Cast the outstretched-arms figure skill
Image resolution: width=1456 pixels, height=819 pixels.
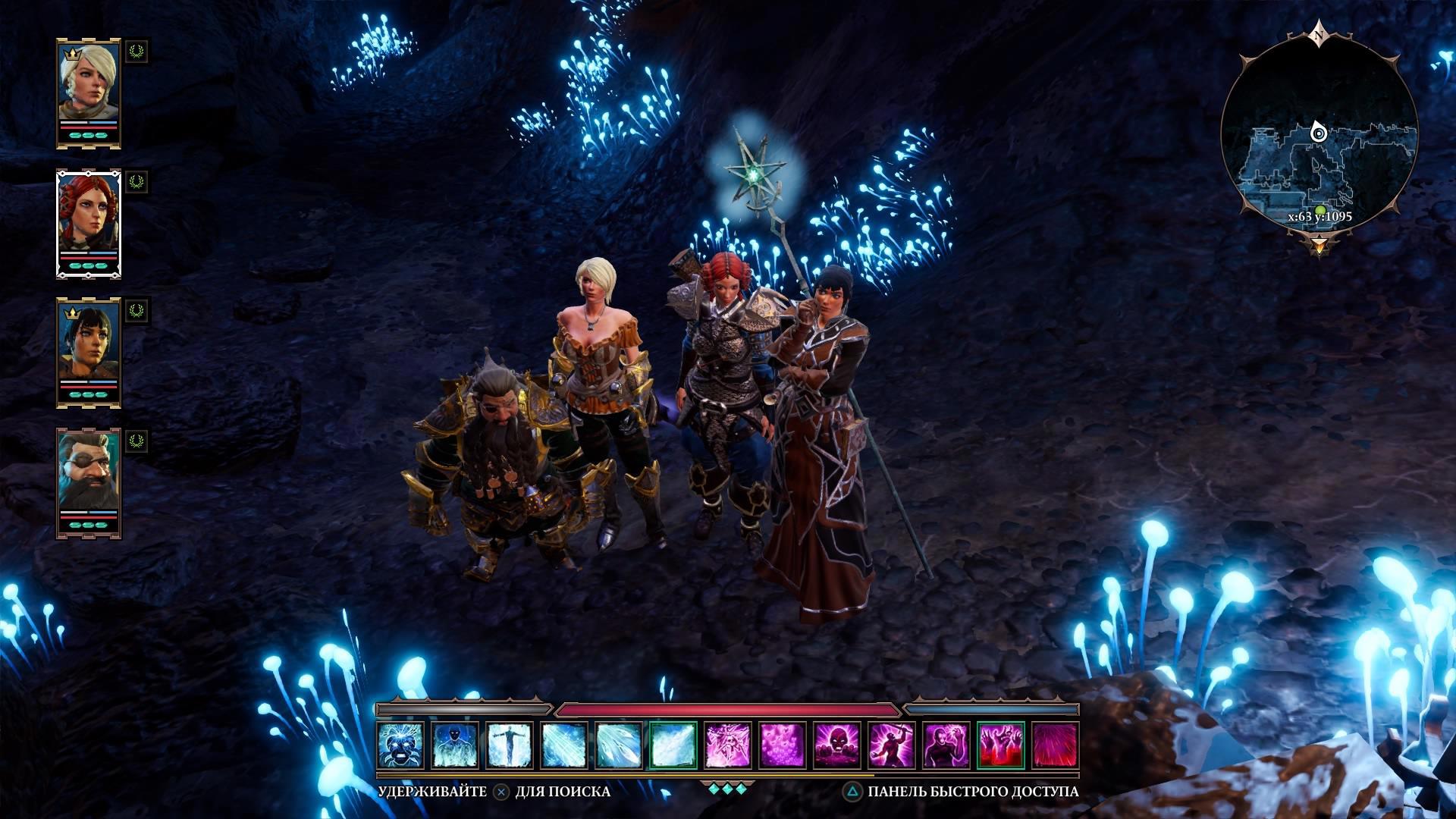coord(510,745)
